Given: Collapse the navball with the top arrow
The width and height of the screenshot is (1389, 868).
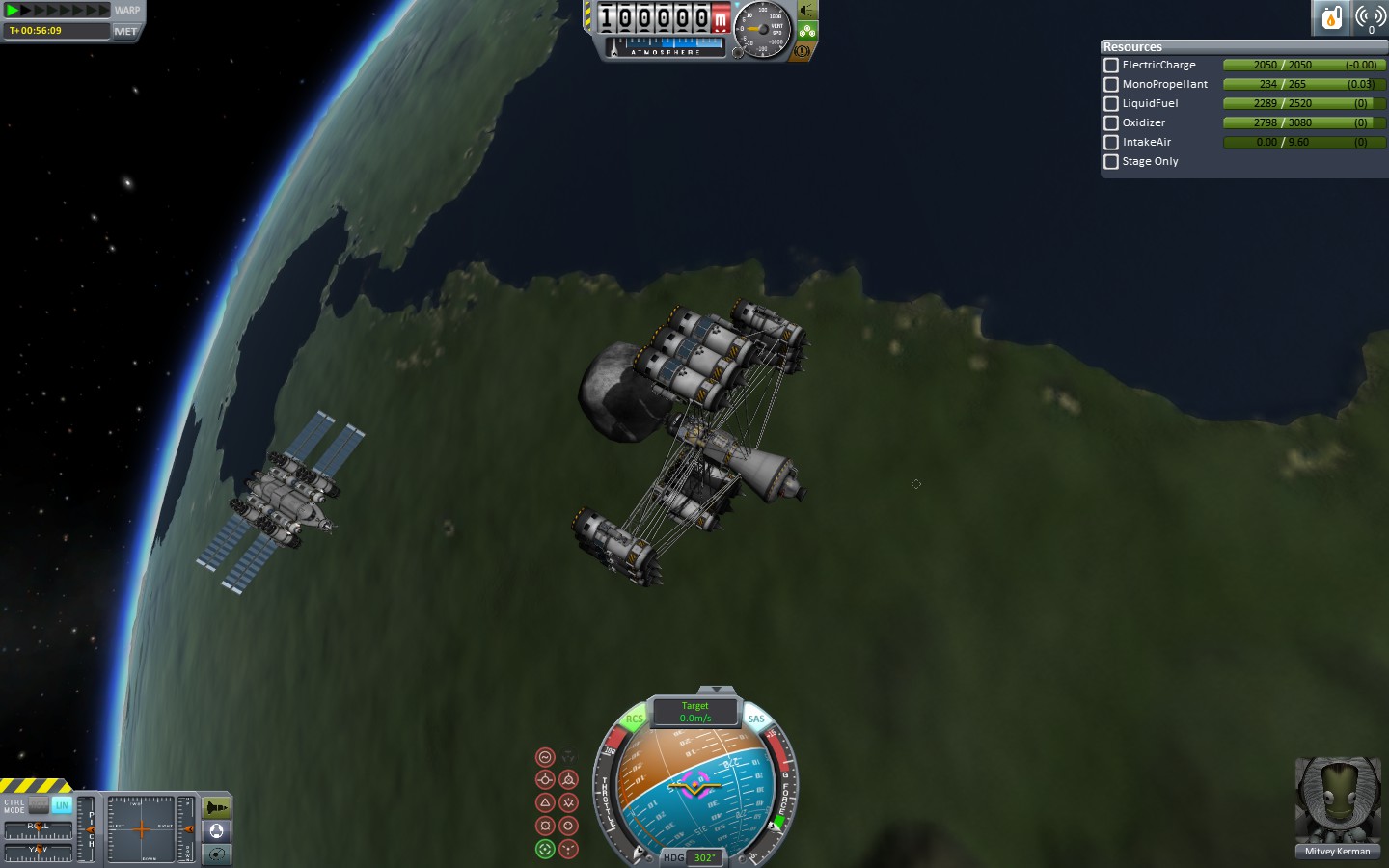Looking at the screenshot, I should pos(716,690).
